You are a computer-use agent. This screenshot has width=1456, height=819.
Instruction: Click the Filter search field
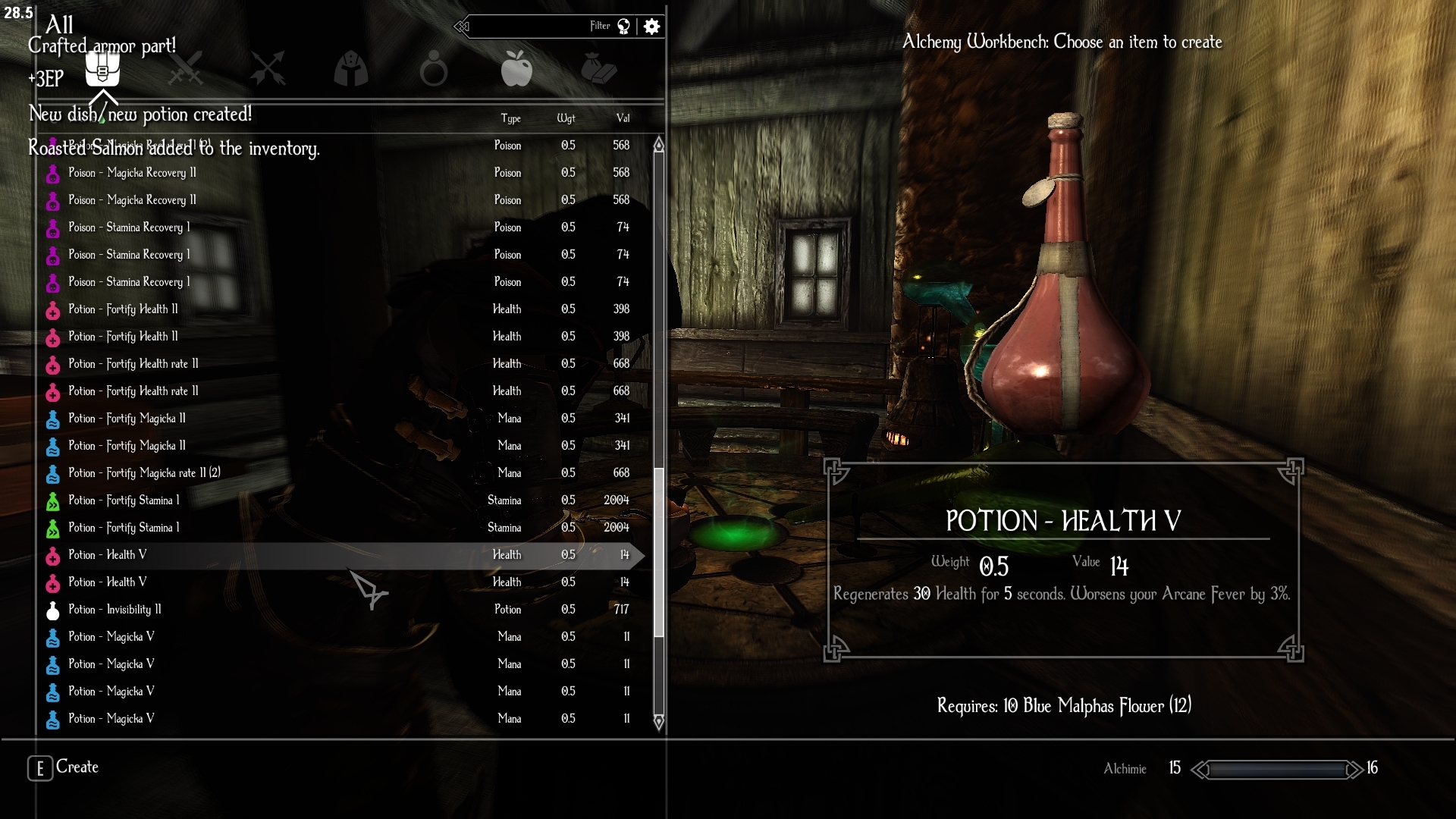coord(531,27)
